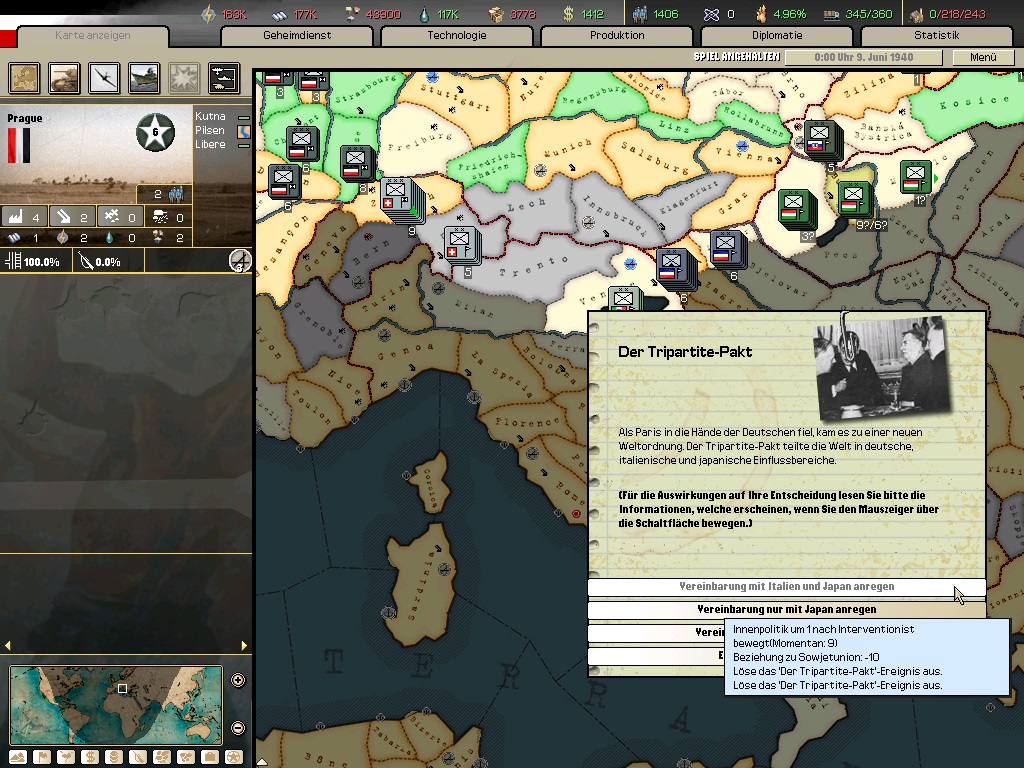Switch to the Technologie tab
1024x768 pixels.
coord(457,36)
